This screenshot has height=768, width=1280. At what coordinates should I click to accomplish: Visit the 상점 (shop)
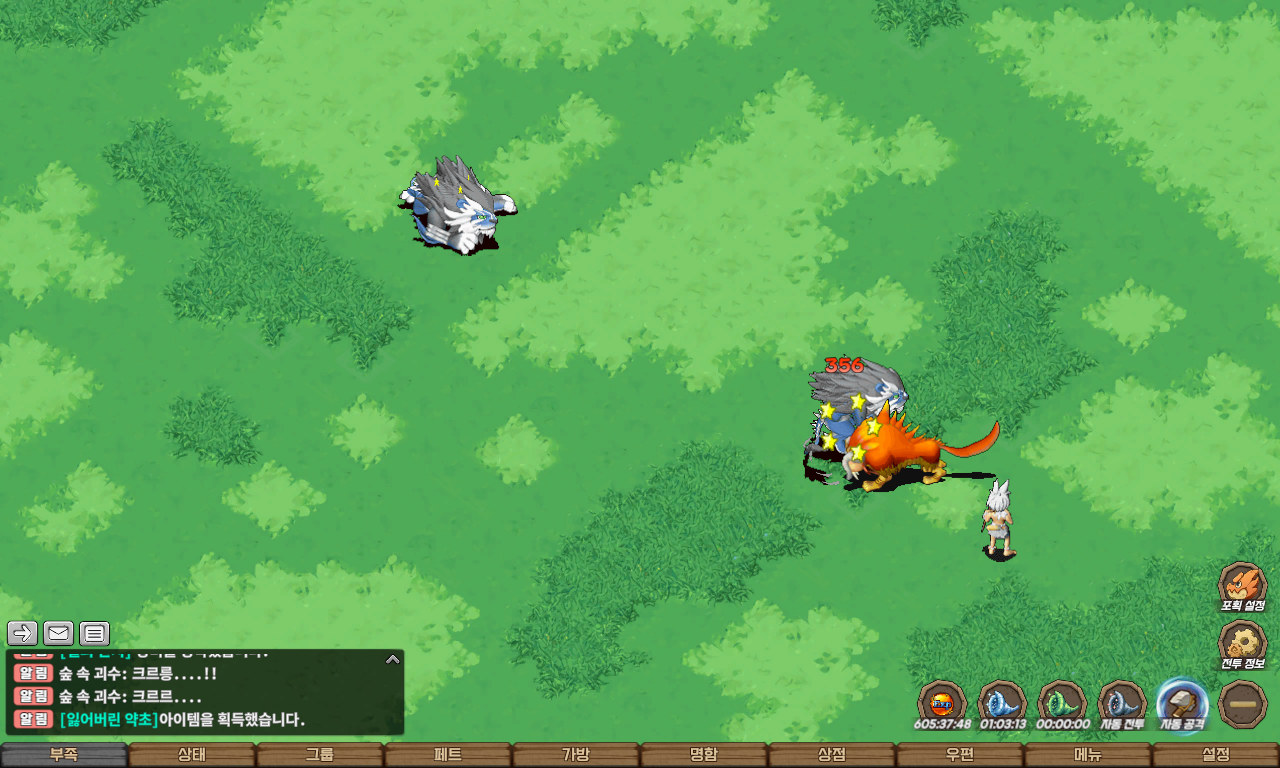[x=832, y=755]
